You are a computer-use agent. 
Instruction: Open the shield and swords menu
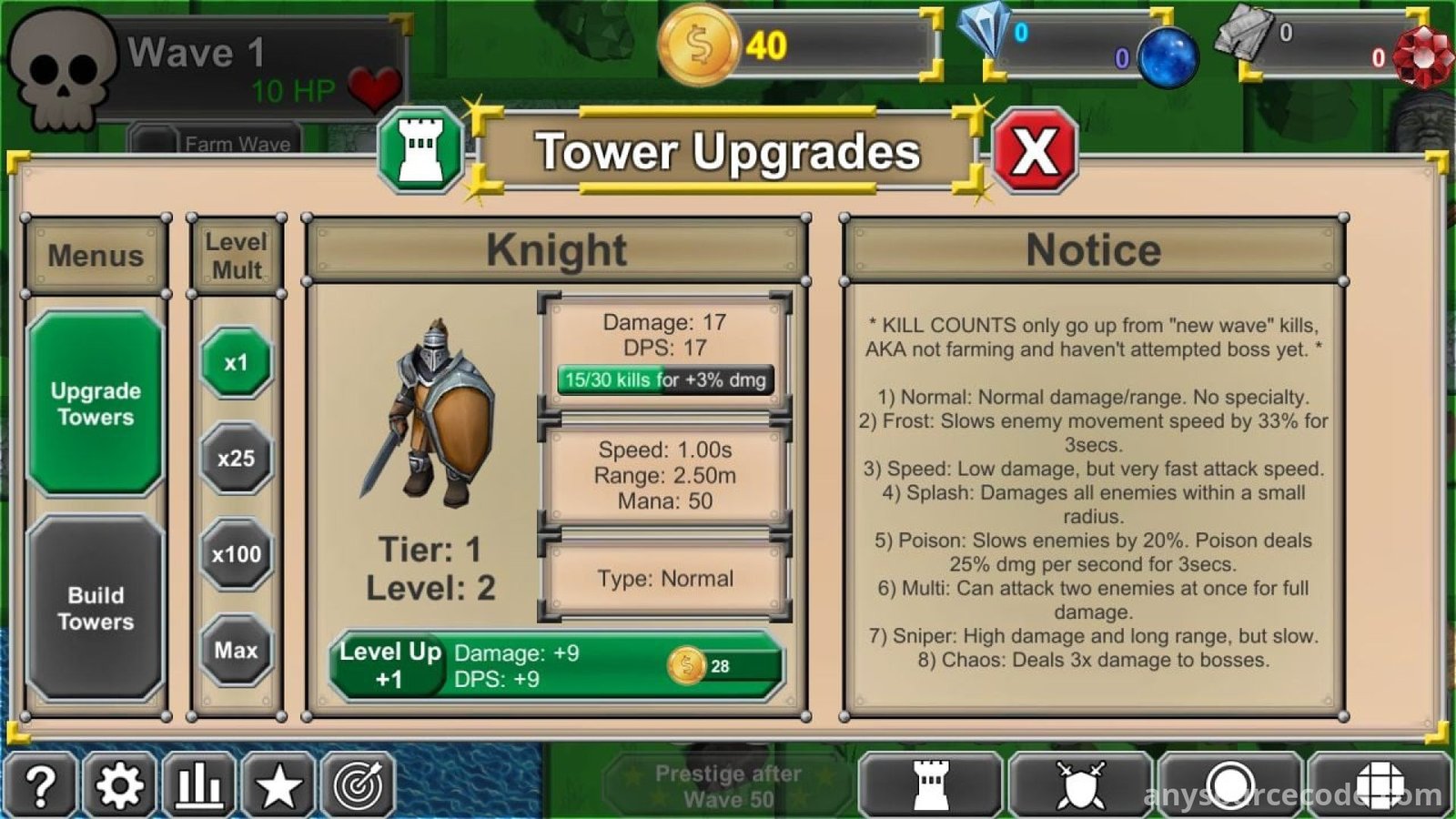pyautogui.click(x=1080, y=784)
